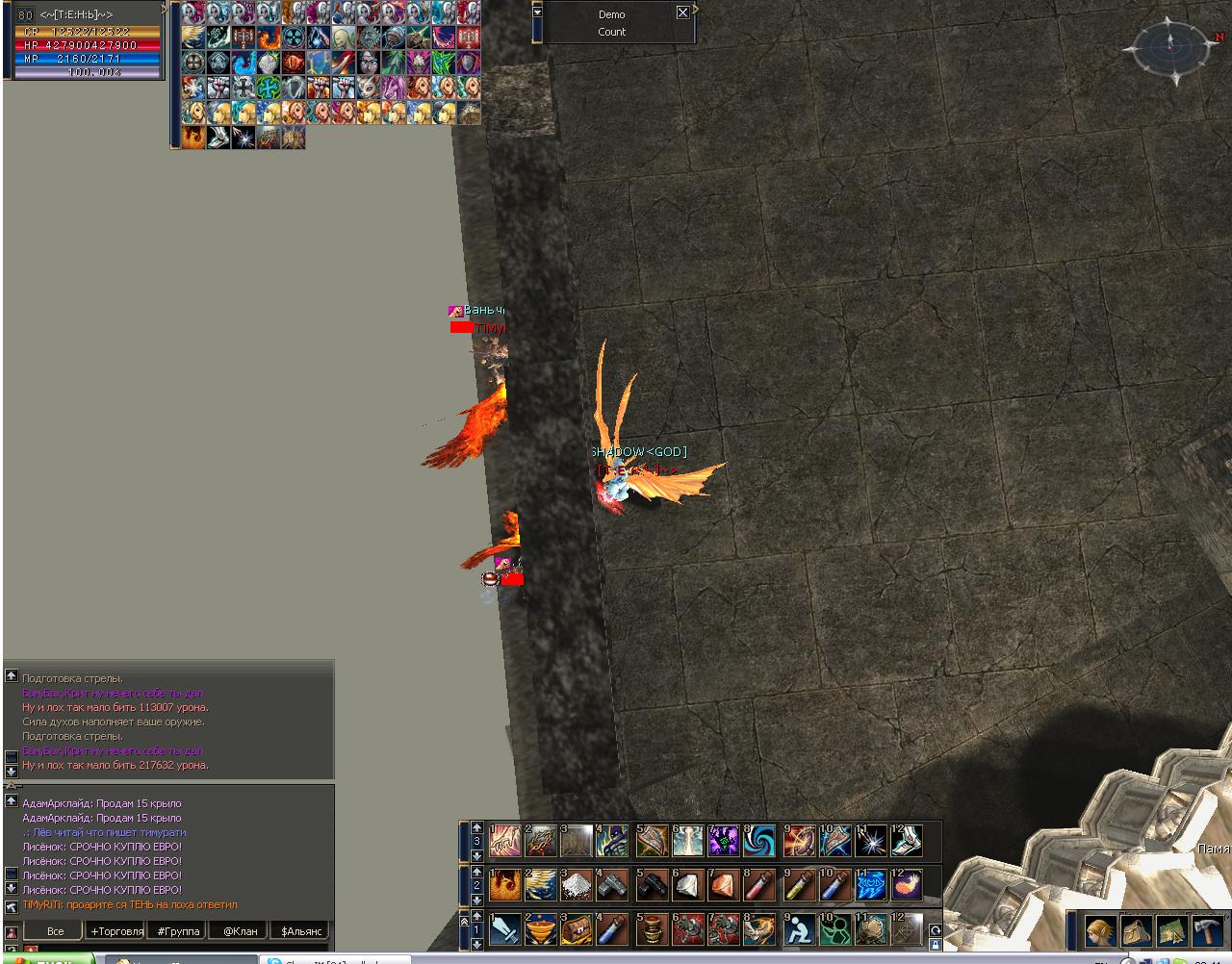1232x964 pixels.
Task: Use the white powder item slot
Action: click(x=577, y=885)
